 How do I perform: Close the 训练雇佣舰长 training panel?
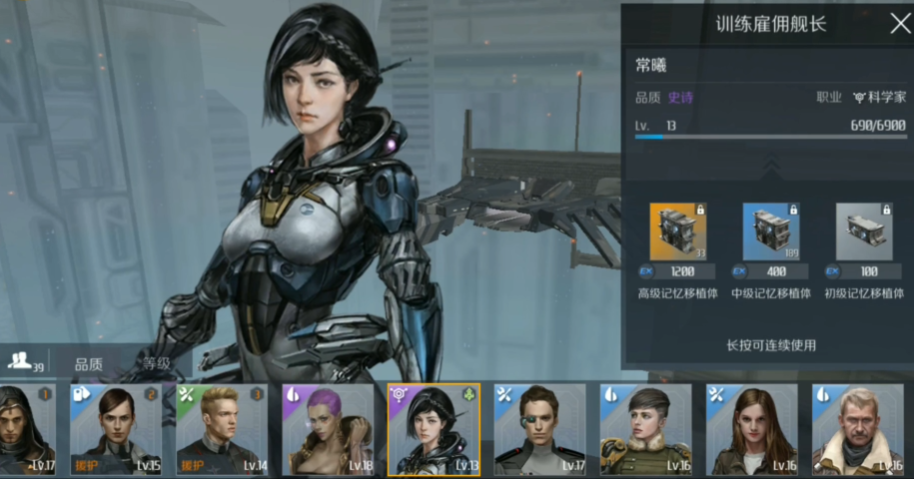click(900, 24)
